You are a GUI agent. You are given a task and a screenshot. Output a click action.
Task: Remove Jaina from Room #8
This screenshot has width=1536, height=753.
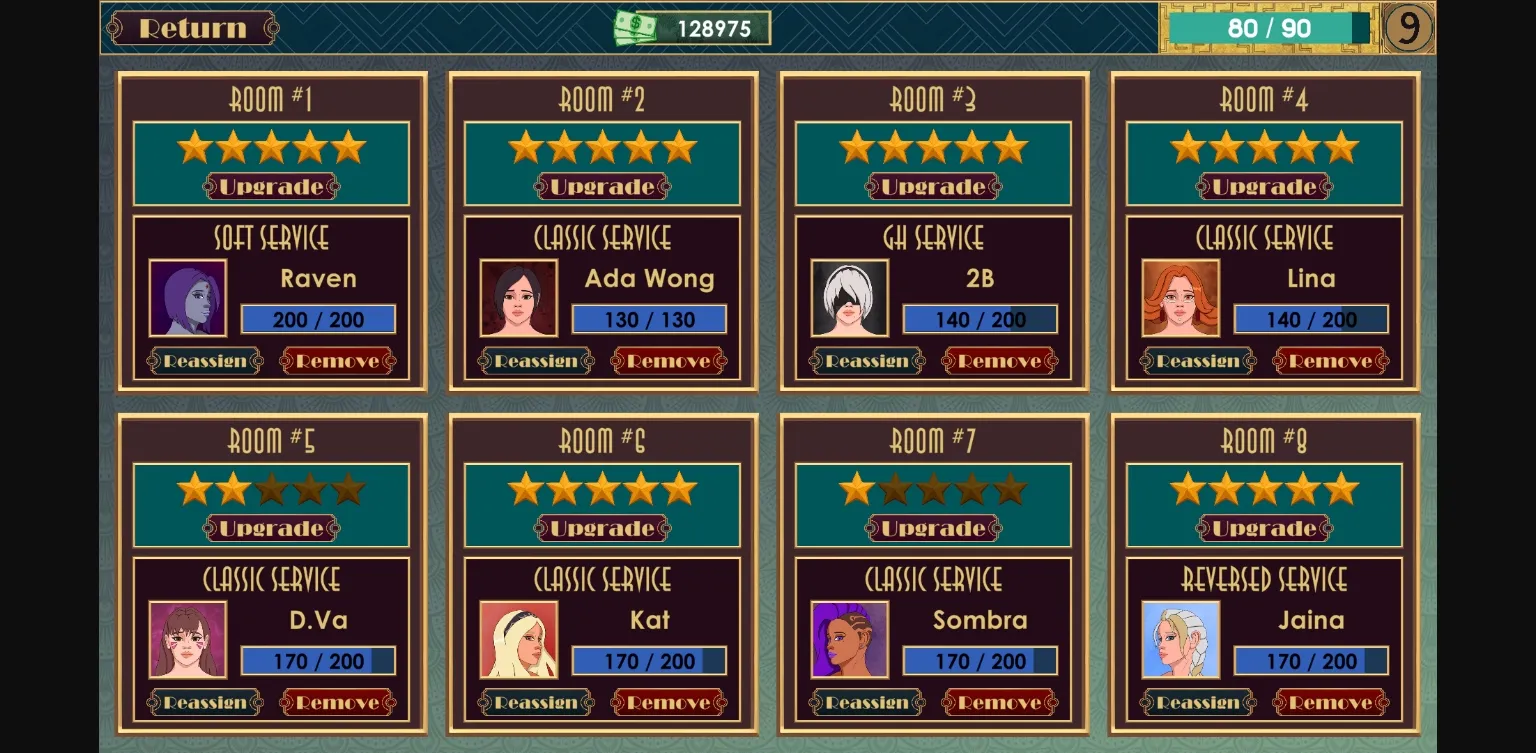[1331, 703]
